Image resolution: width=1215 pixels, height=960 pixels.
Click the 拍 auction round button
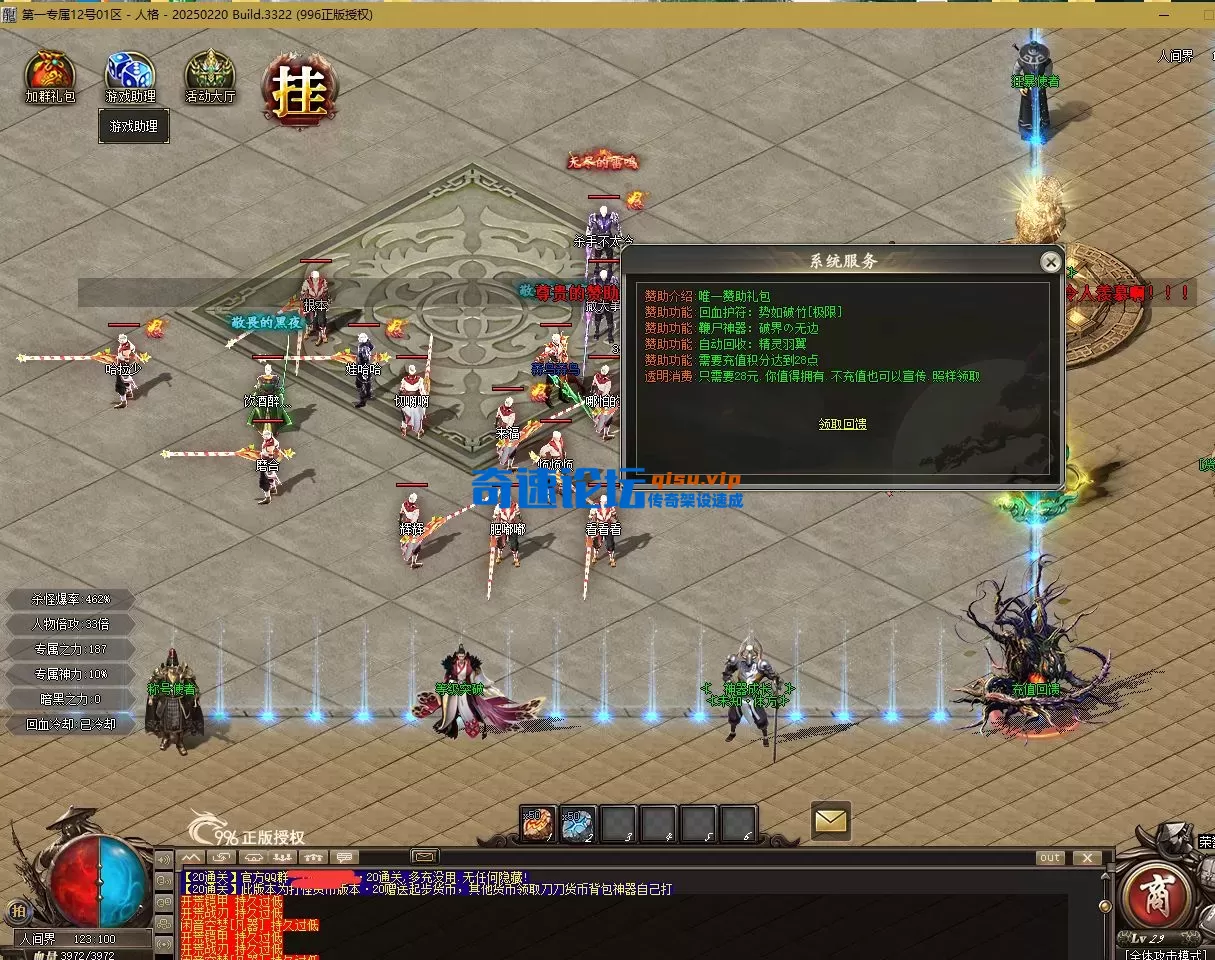(x=17, y=911)
